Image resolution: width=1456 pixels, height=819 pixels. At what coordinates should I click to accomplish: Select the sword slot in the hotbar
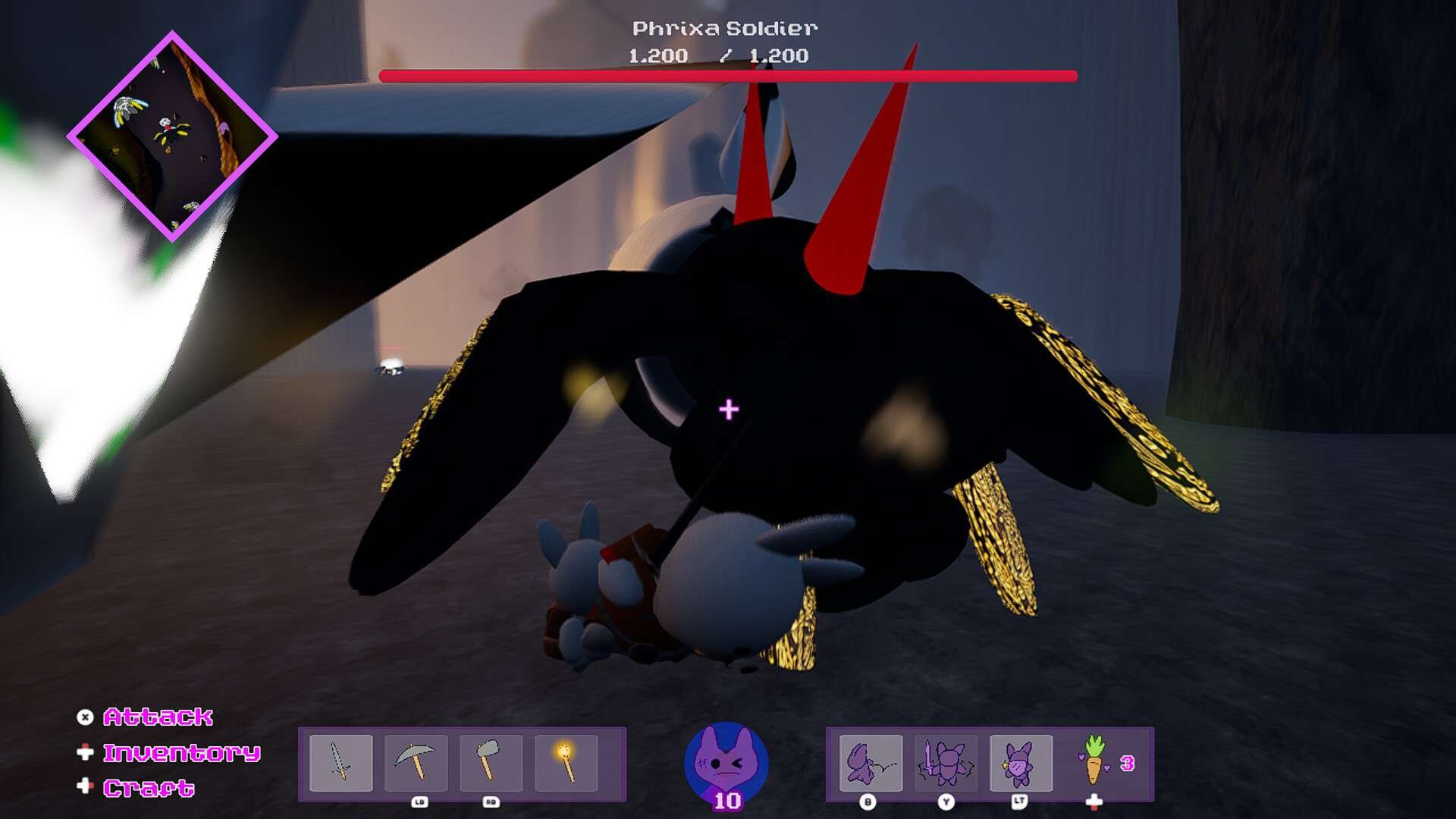coord(341,762)
